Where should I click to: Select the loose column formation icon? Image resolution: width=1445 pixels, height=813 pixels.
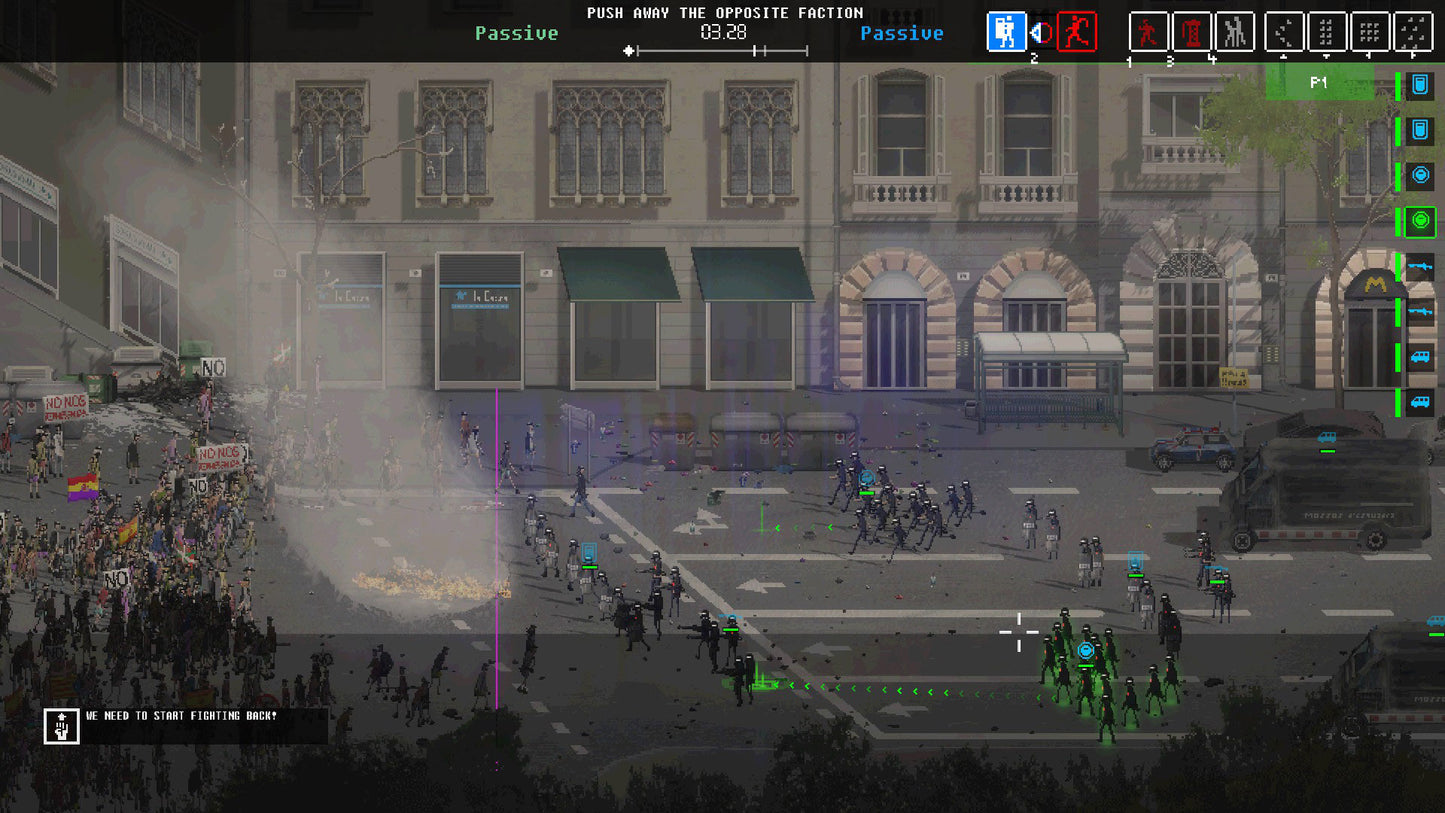1328,31
